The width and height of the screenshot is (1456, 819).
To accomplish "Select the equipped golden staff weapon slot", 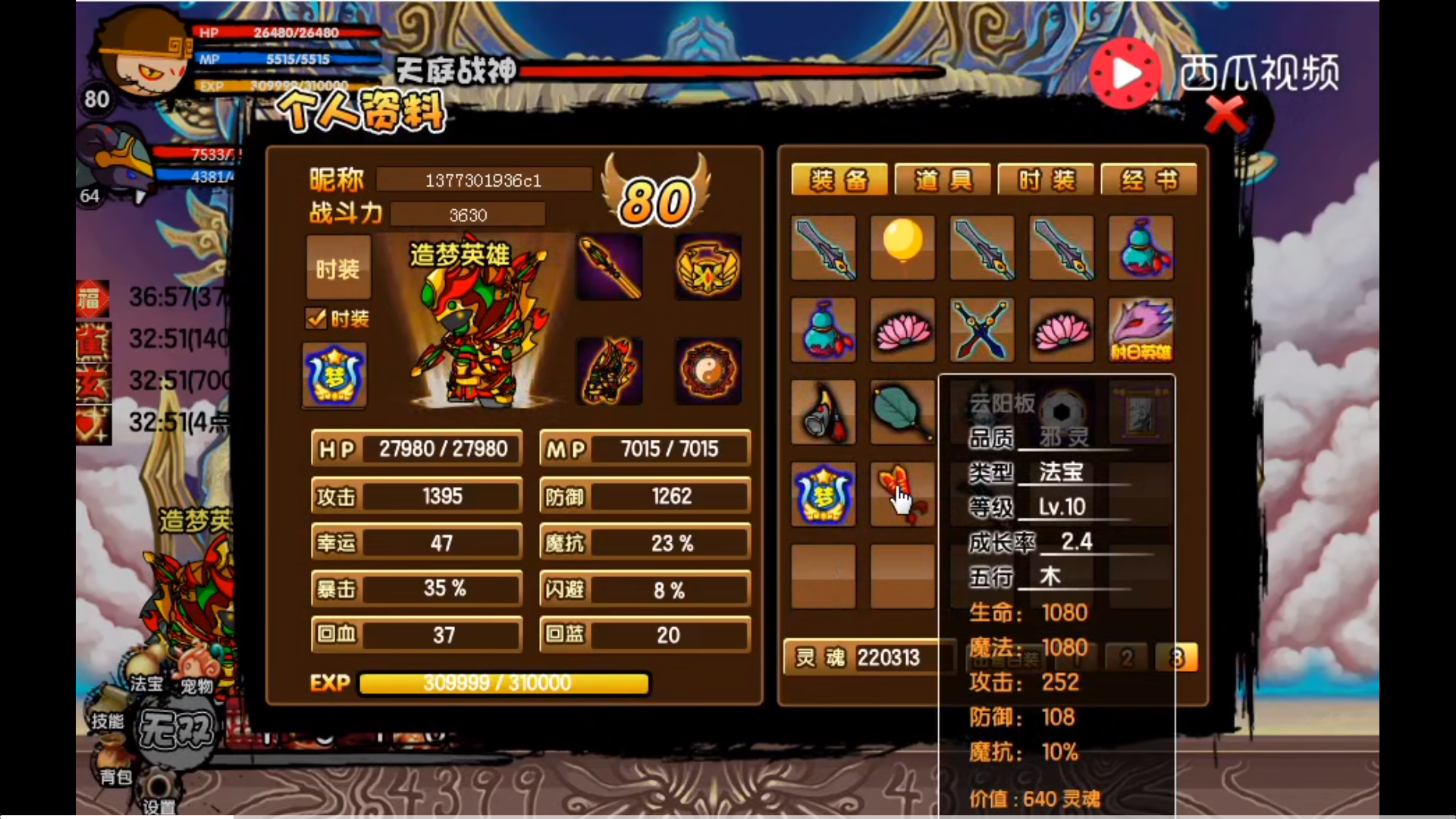I will pos(610,266).
